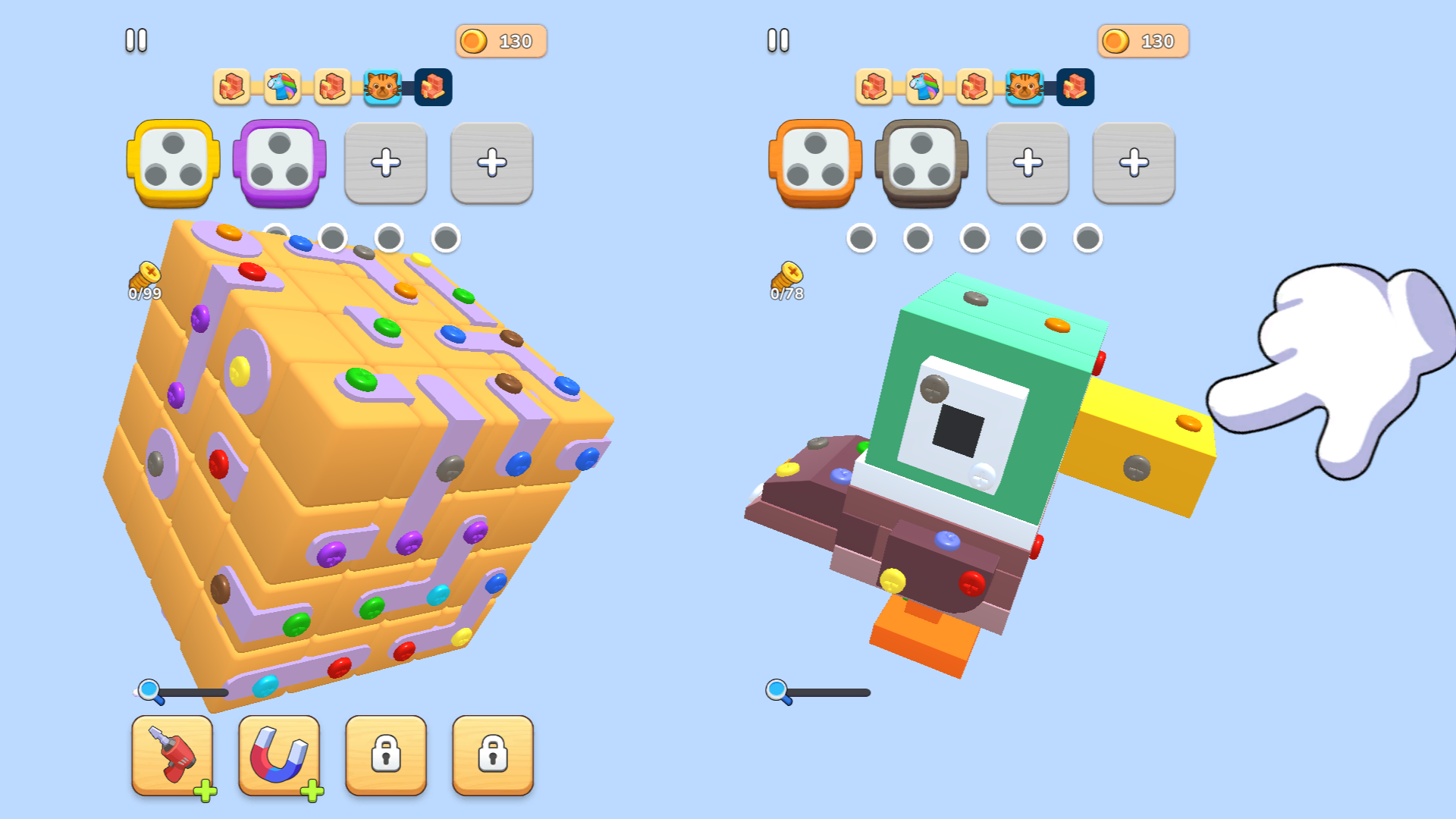Select the brown screw tray
Screen dimensions: 1456x819
coord(920,162)
